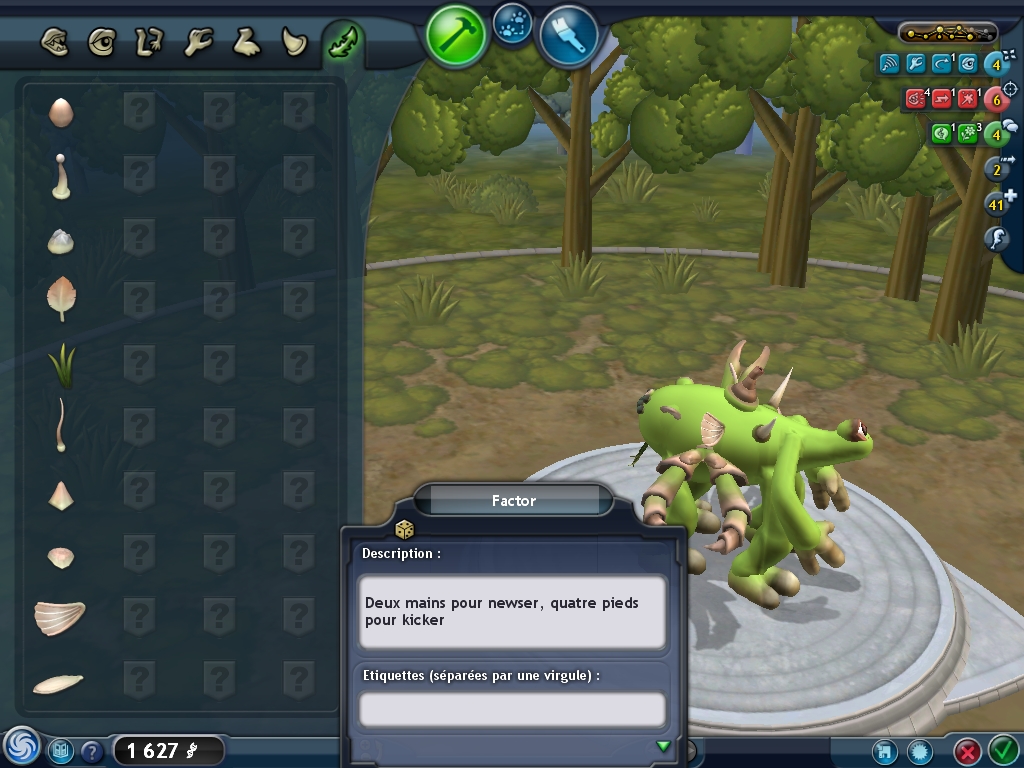Viewport: 1024px width, 768px height.
Task: Open the grasper hands parts tab
Action: click(198, 42)
